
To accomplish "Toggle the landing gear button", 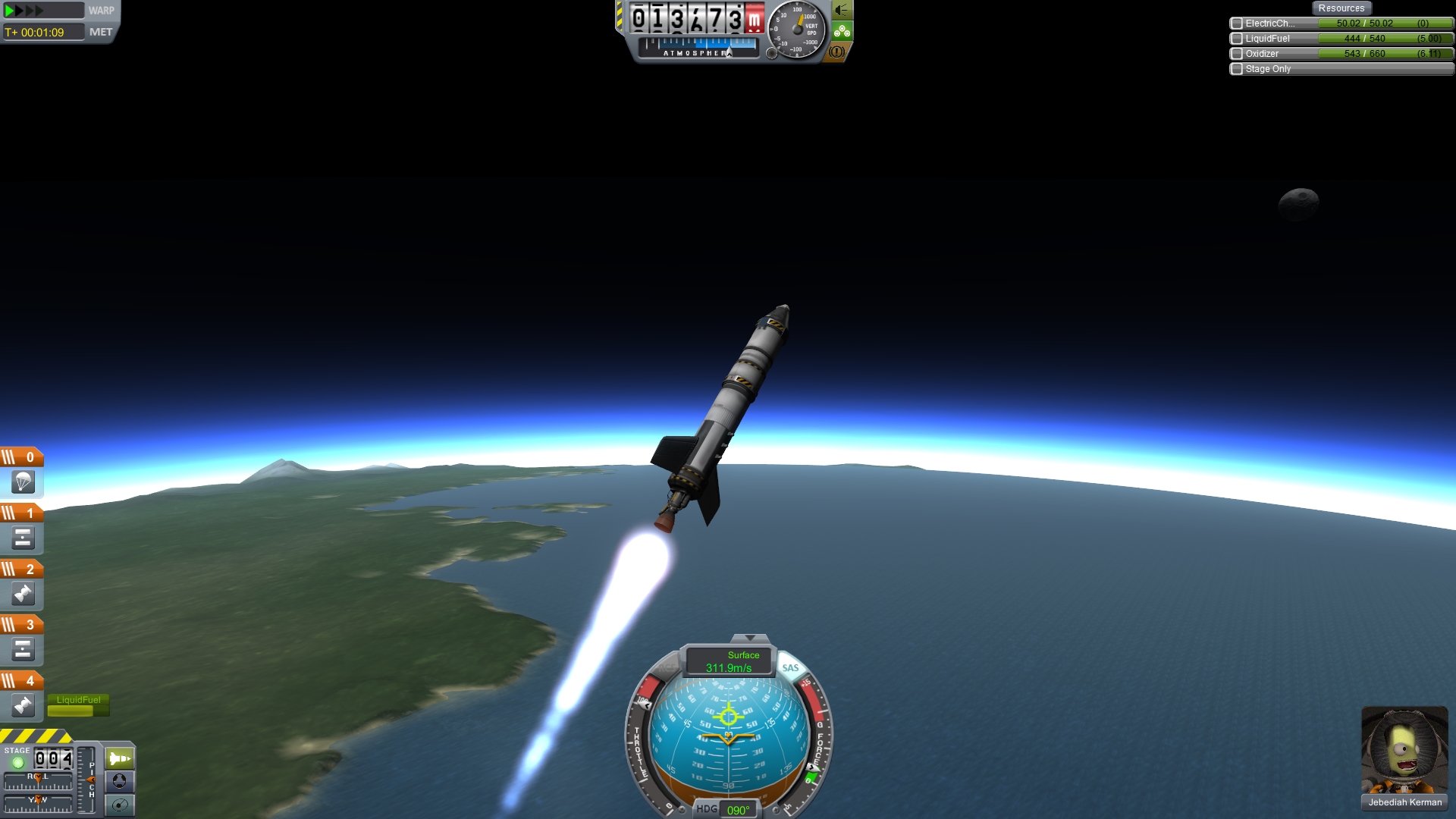I will (842, 31).
